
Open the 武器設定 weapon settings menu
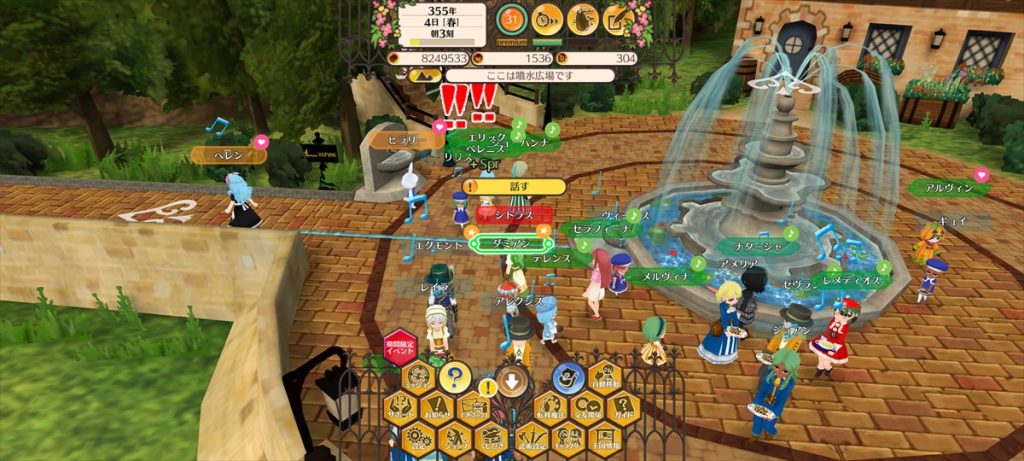tap(531, 438)
